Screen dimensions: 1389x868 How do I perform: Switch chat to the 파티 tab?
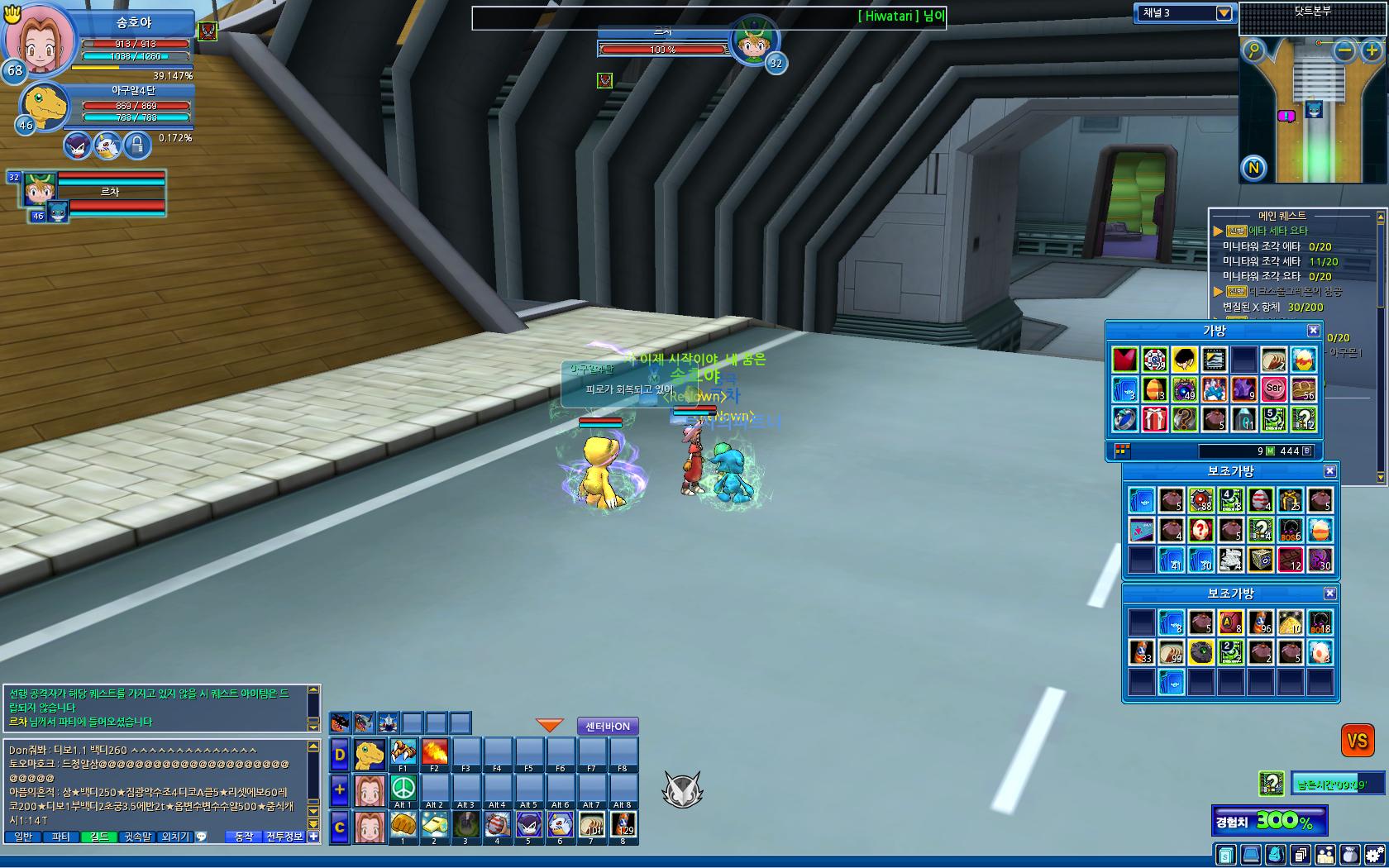pos(60,837)
